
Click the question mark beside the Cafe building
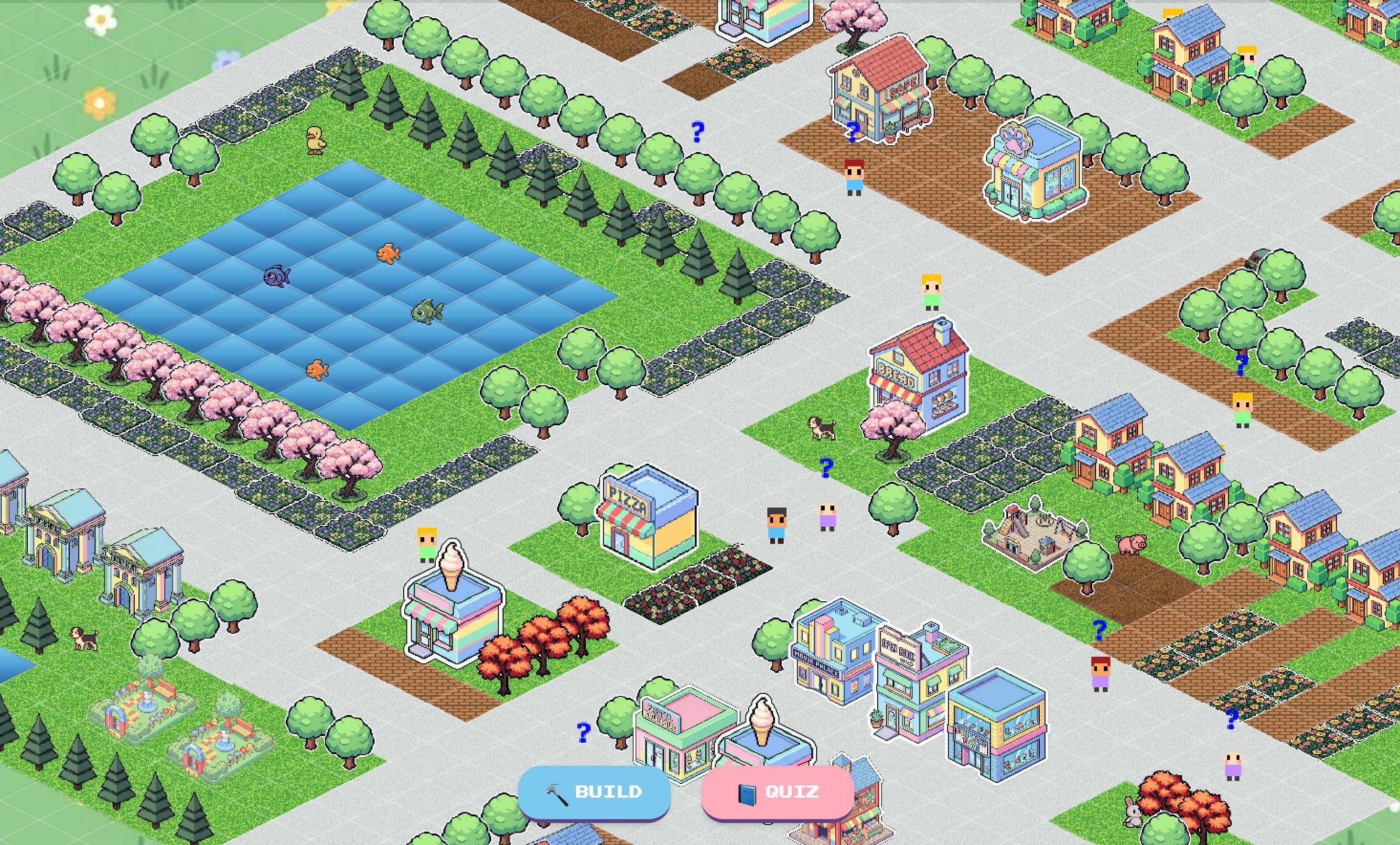pos(853,132)
